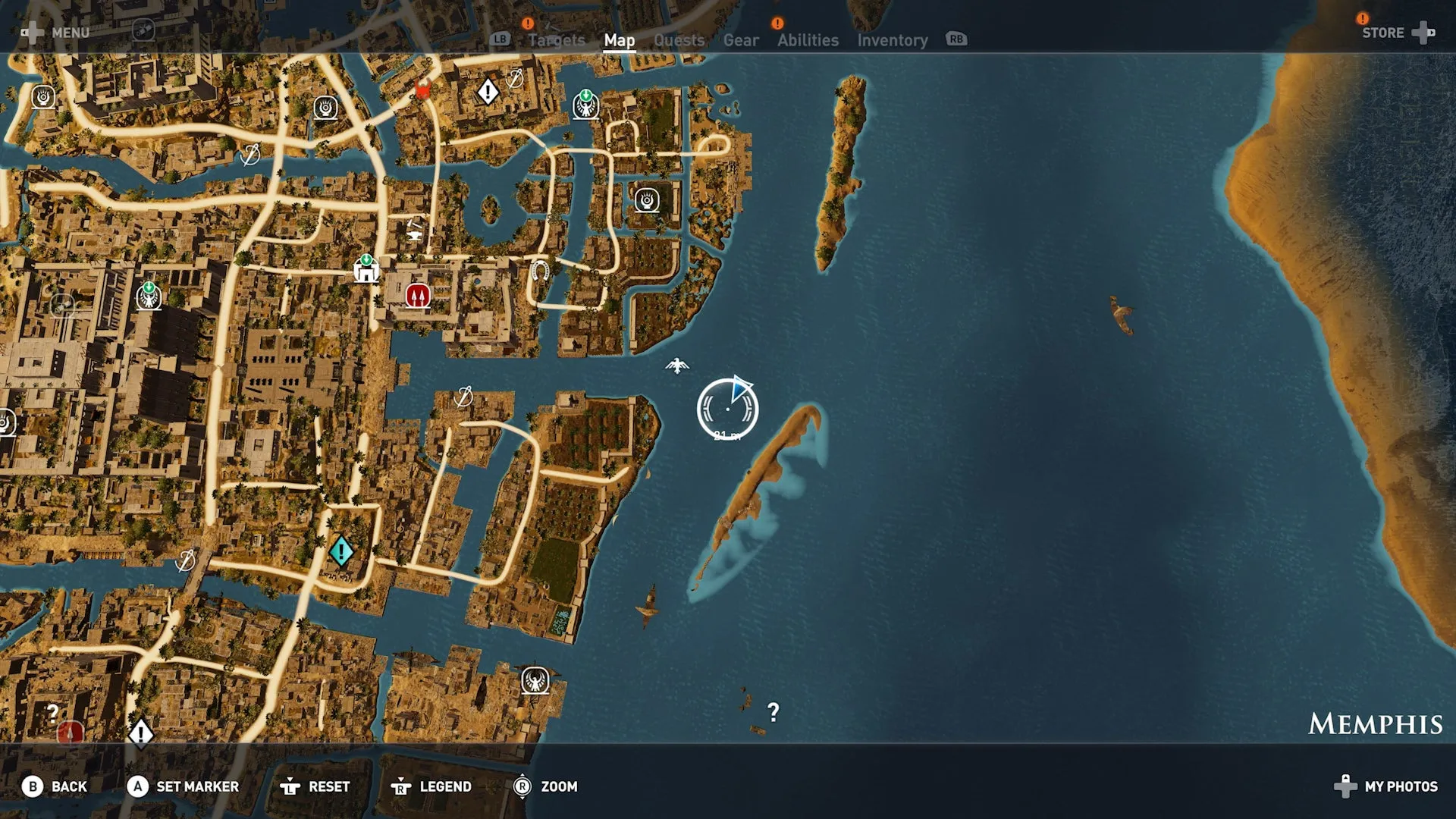Choose Set Marker

[x=183, y=786]
